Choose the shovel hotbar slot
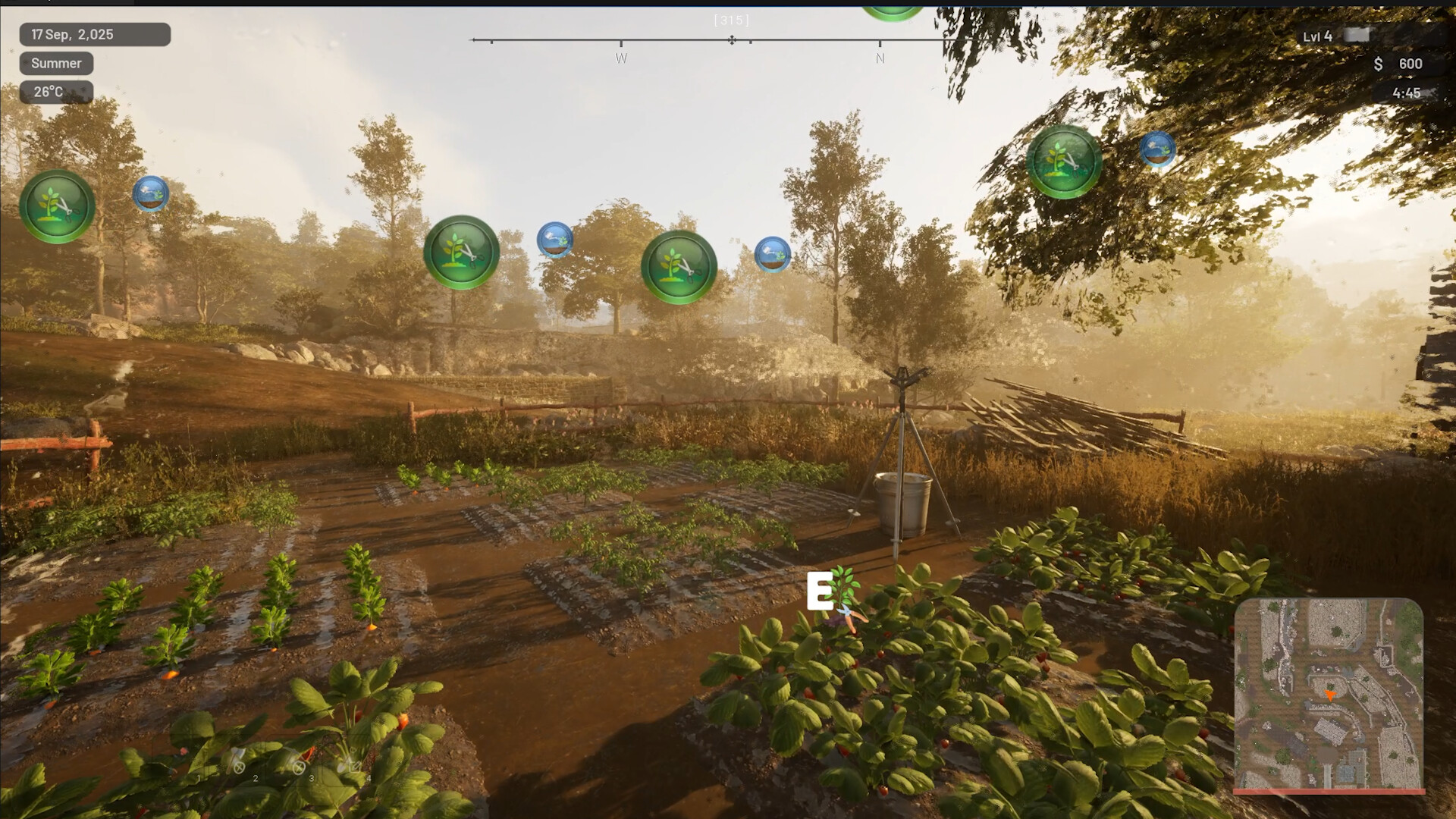The height and width of the screenshot is (819, 1456). (348, 761)
